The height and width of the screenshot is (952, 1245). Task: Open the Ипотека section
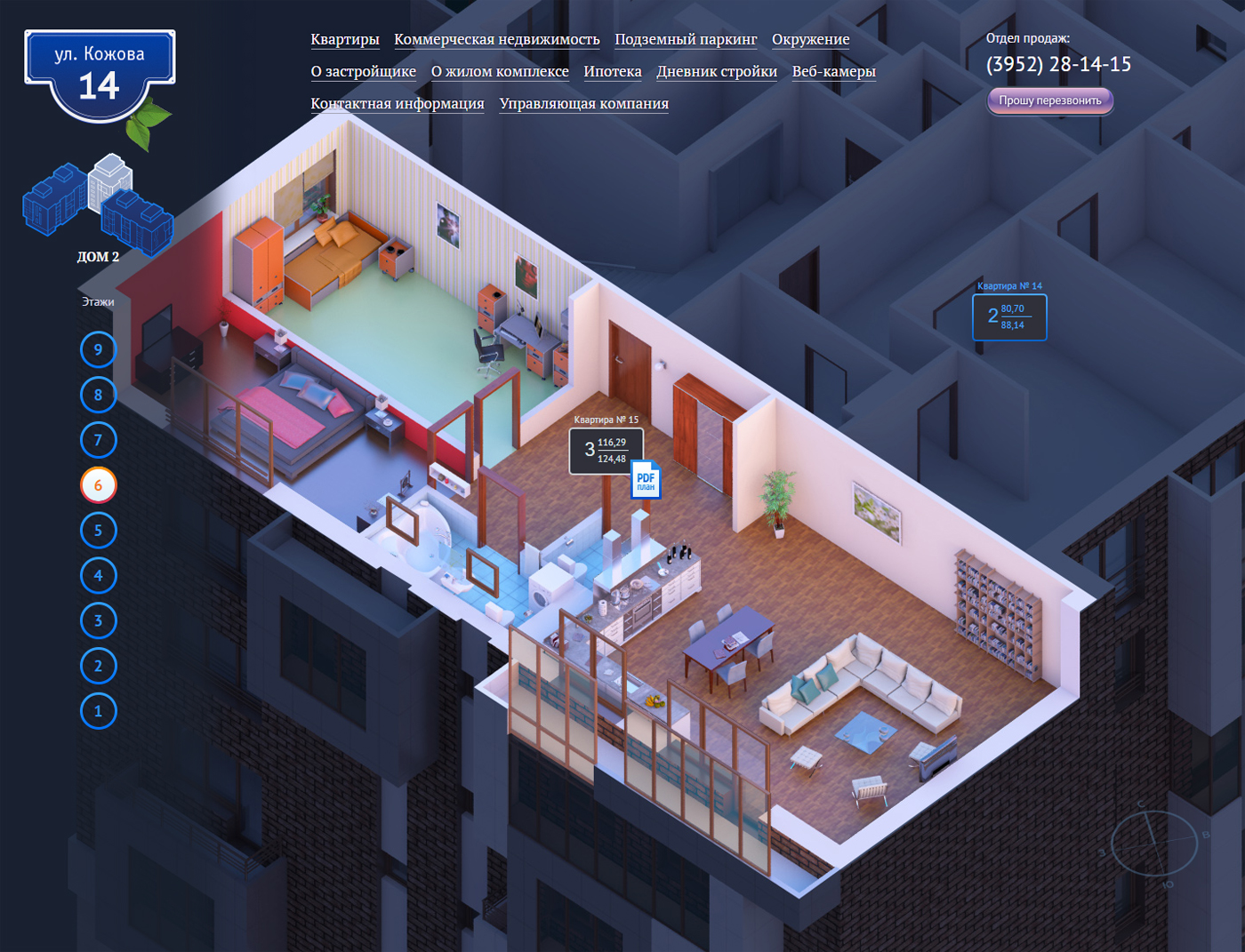(x=613, y=71)
